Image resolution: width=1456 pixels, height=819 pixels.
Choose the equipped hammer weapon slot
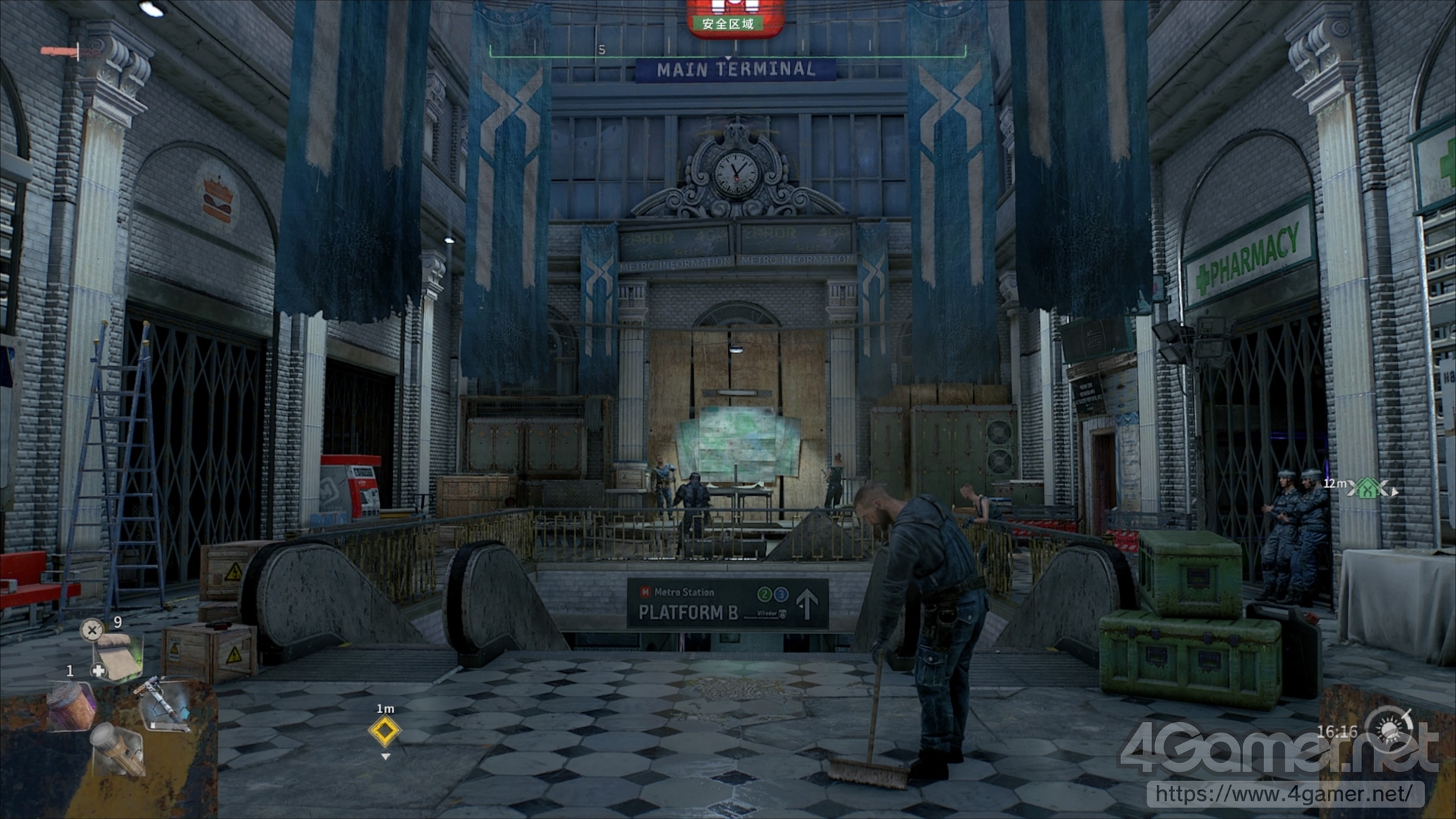pos(164,703)
